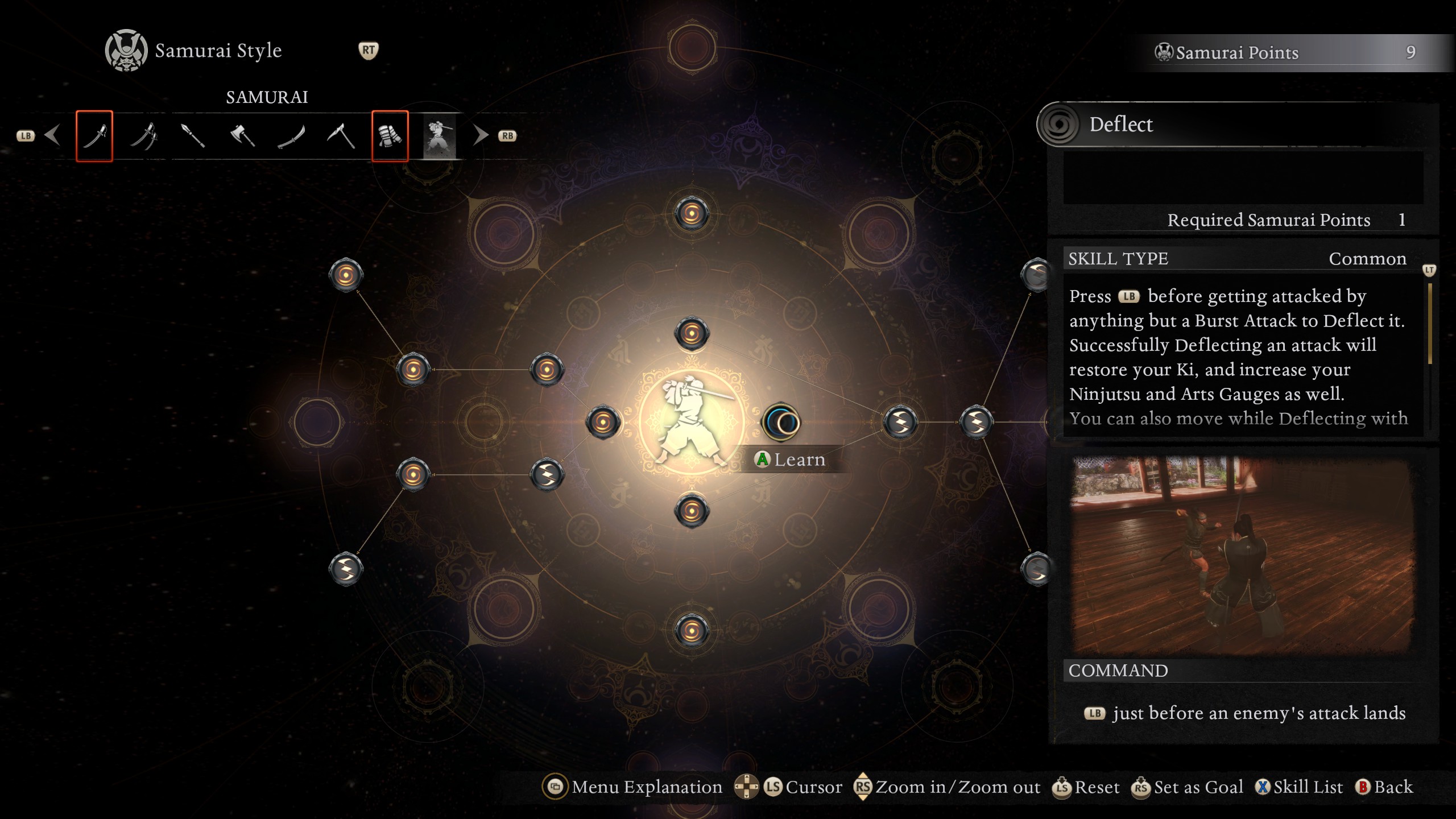Open the spear skill tab
Image resolution: width=1456 pixels, height=819 pixels.
click(x=193, y=136)
